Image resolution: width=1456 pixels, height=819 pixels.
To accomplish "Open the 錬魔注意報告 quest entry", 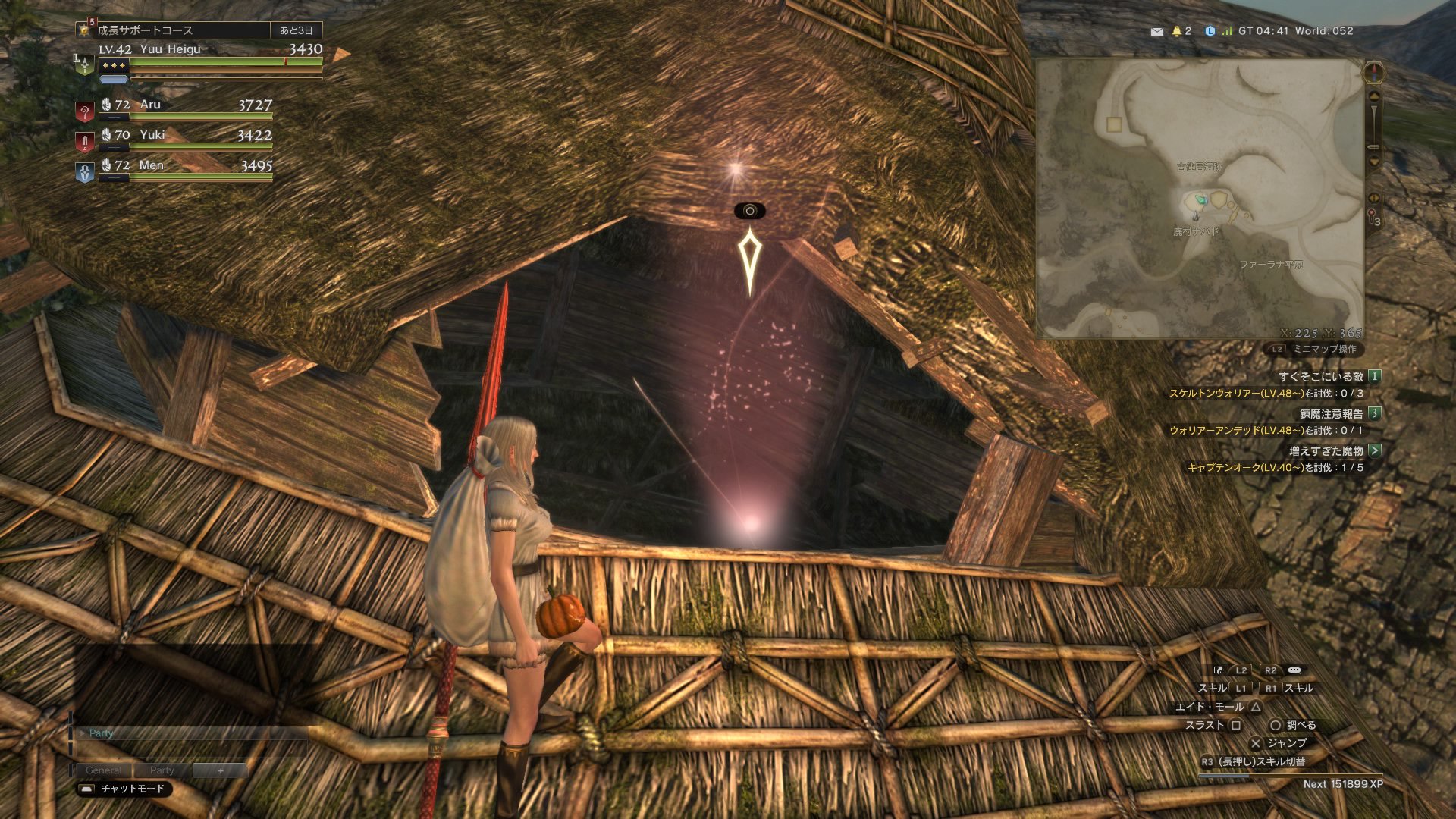I will pos(1331,413).
